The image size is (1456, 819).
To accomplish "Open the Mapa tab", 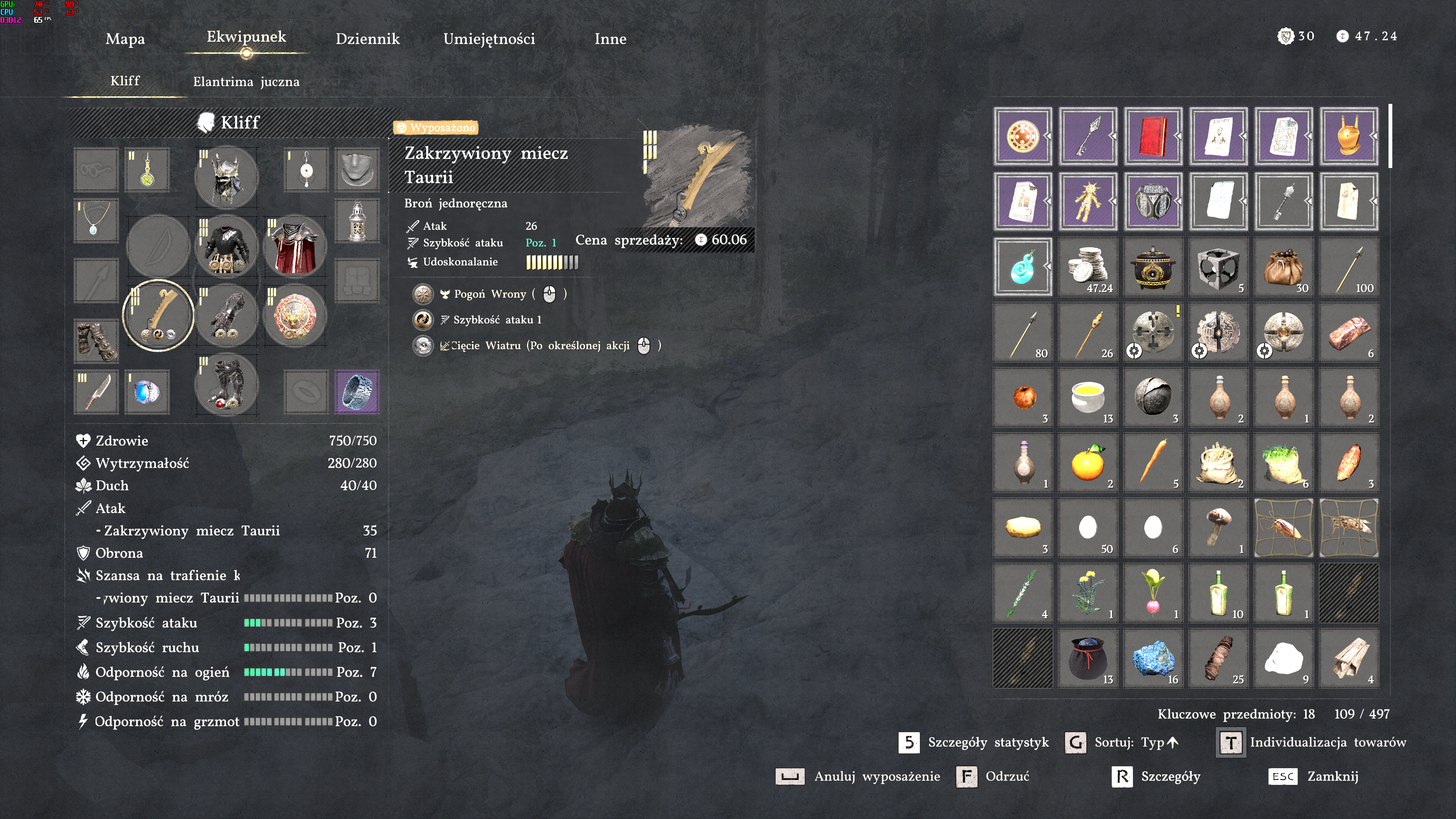I will click(125, 39).
